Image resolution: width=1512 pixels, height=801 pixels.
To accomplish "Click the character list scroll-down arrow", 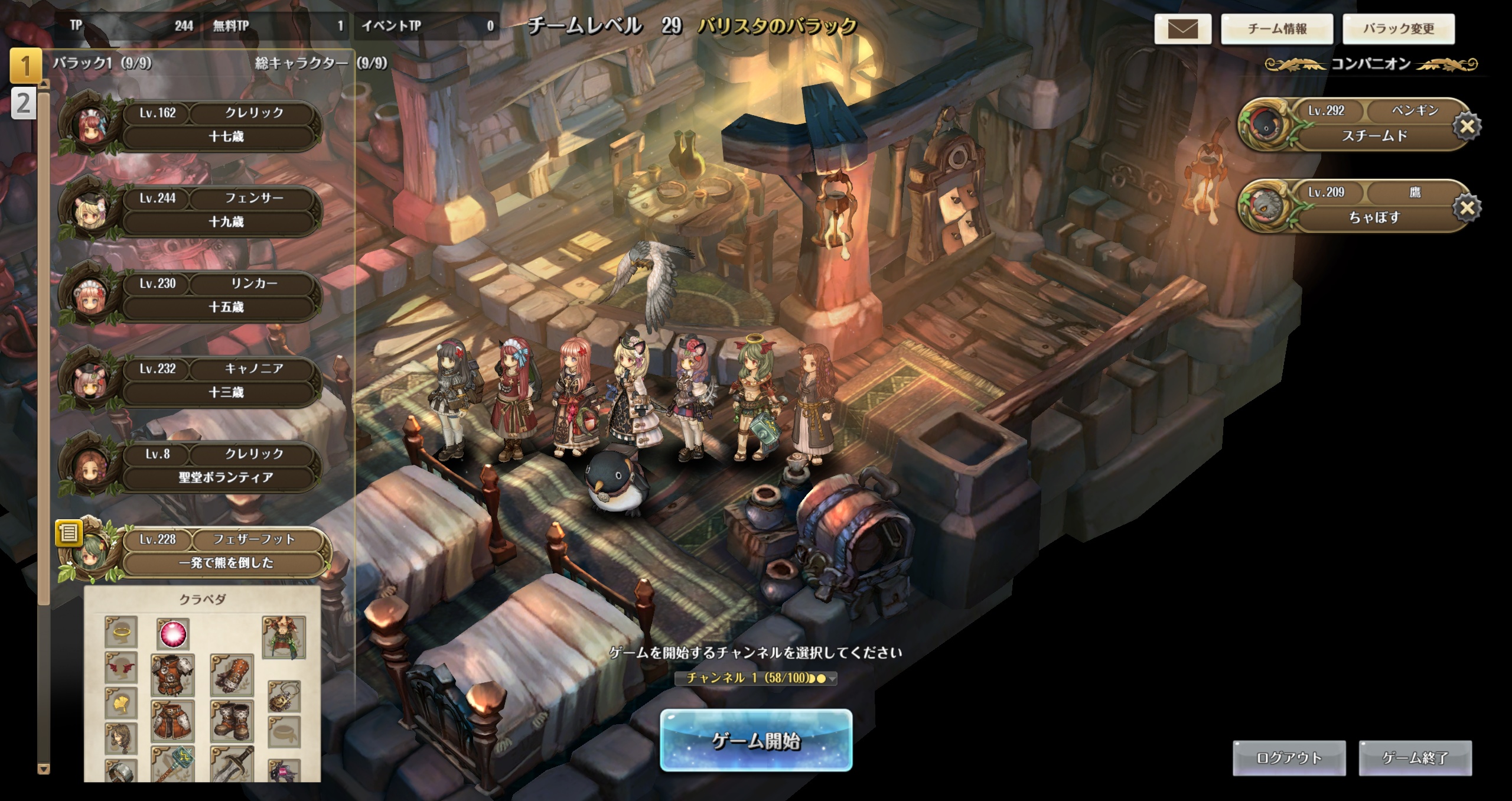I will click(43, 769).
